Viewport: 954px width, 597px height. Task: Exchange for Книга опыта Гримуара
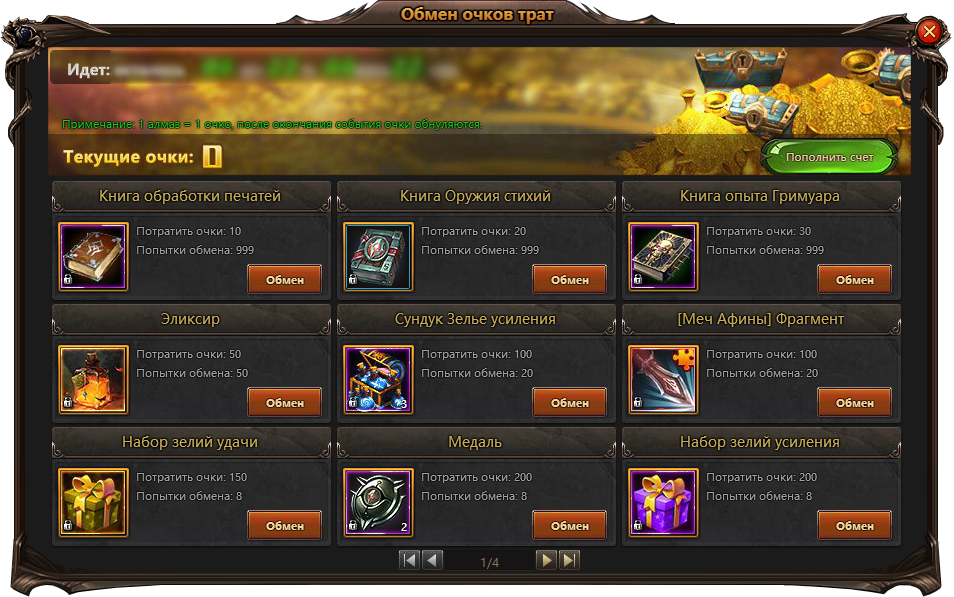coord(854,280)
